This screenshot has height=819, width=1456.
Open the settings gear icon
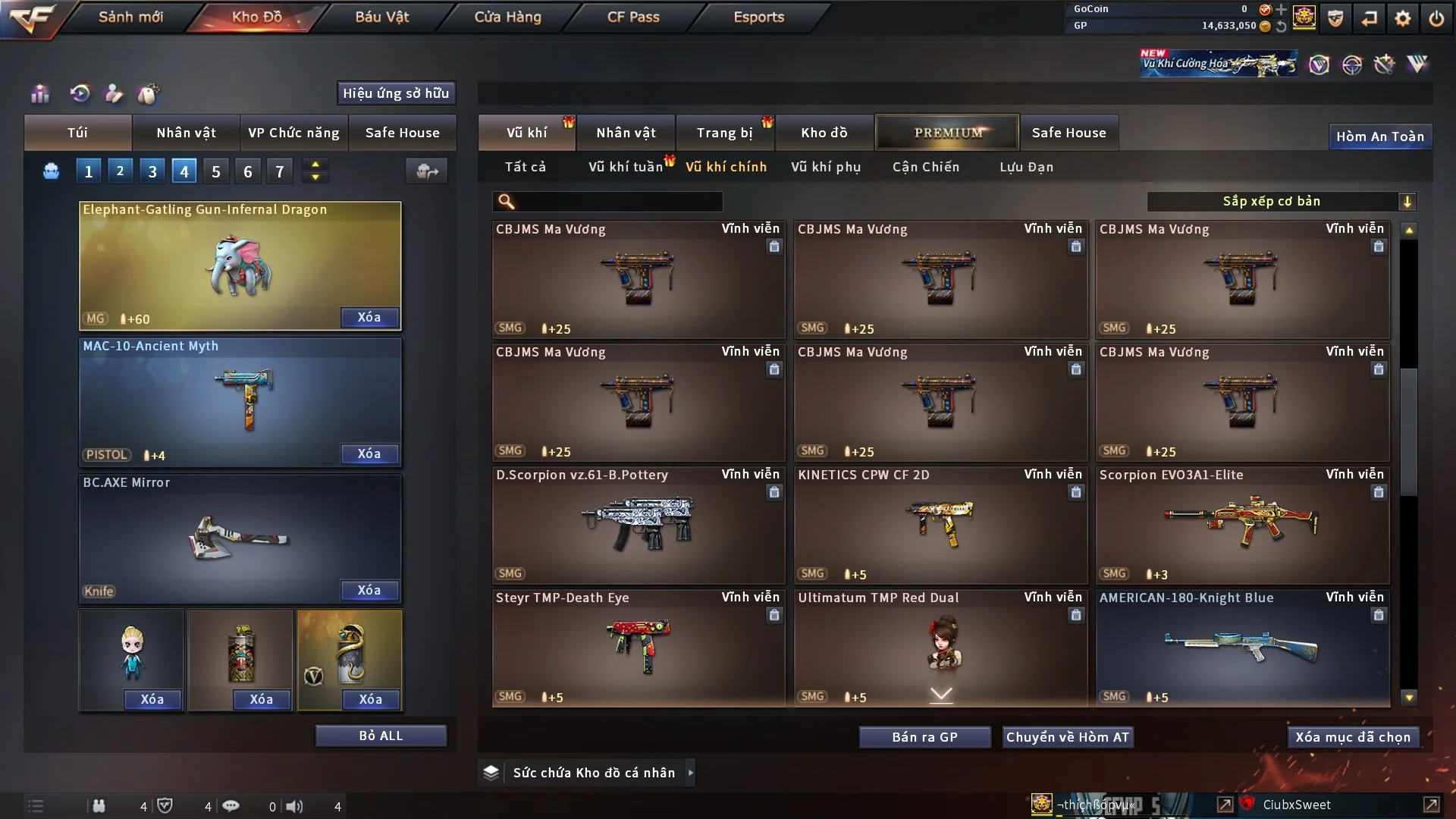tap(1403, 18)
